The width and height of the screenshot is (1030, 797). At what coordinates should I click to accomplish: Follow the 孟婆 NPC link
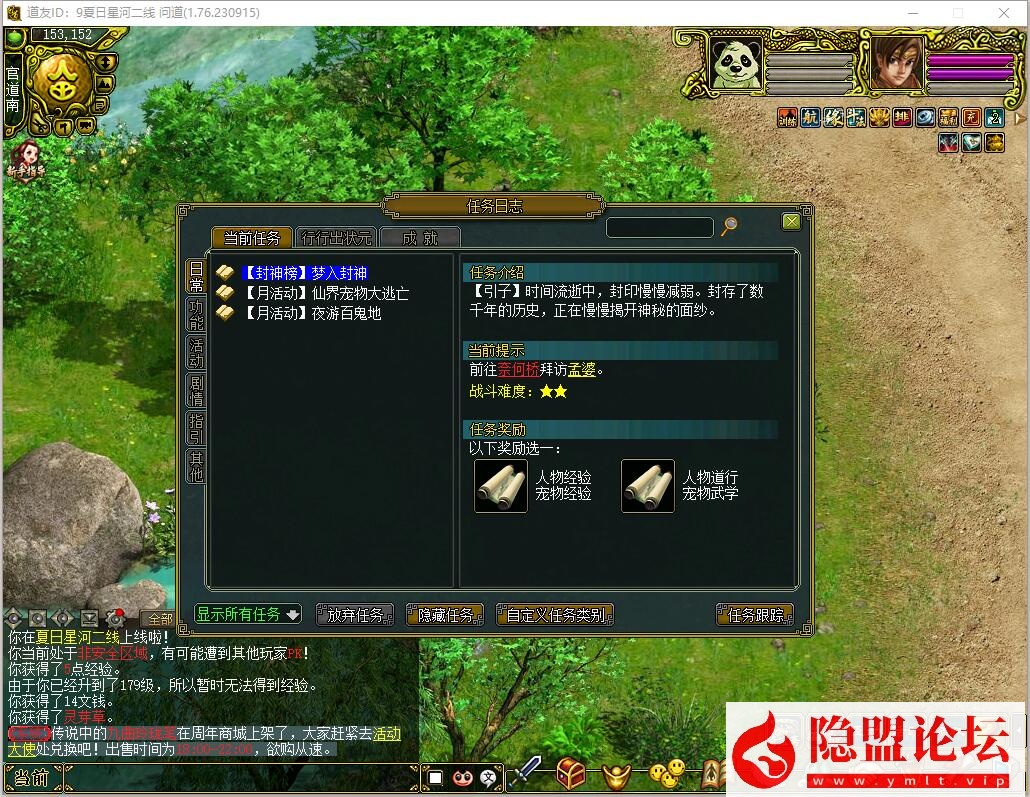(581, 370)
